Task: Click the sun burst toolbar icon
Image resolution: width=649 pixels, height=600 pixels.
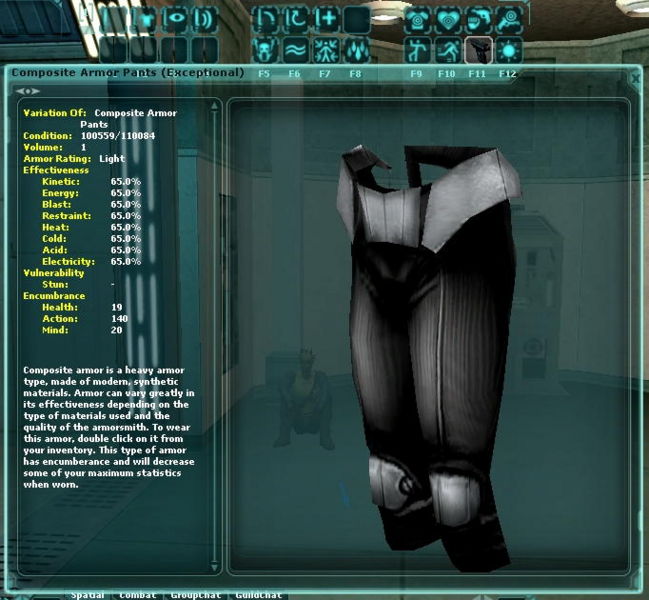Action: point(509,49)
